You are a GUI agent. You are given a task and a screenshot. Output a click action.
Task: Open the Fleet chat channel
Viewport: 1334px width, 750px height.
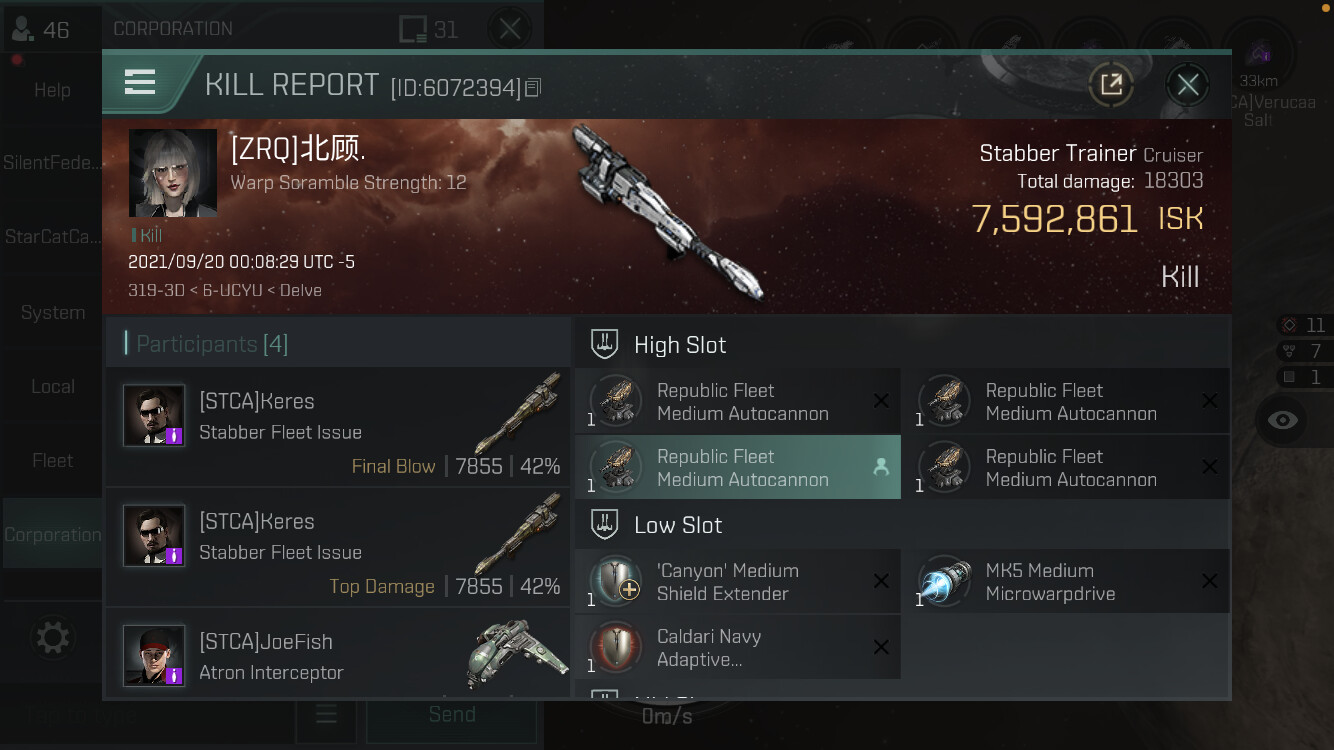tap(52, 461)
